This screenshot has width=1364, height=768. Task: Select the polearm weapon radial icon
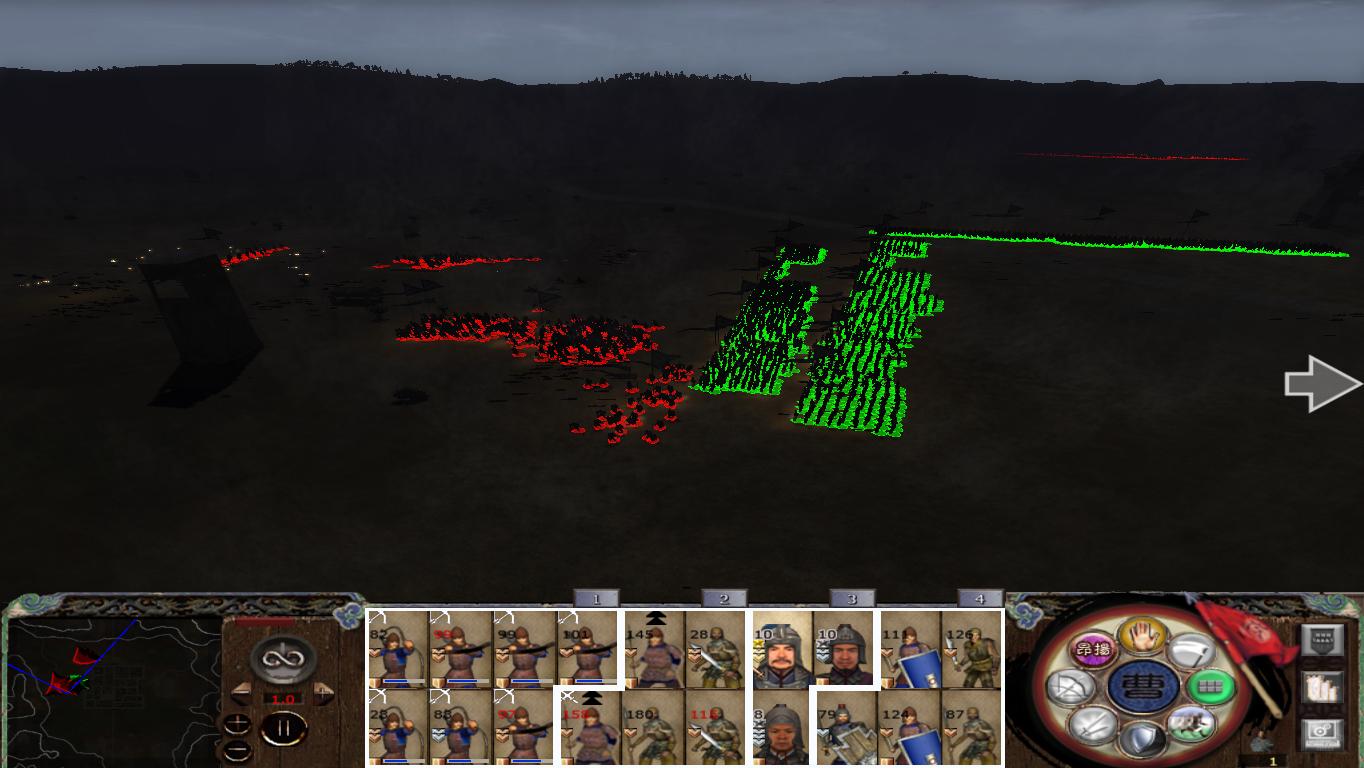(x=1193, y=650)
